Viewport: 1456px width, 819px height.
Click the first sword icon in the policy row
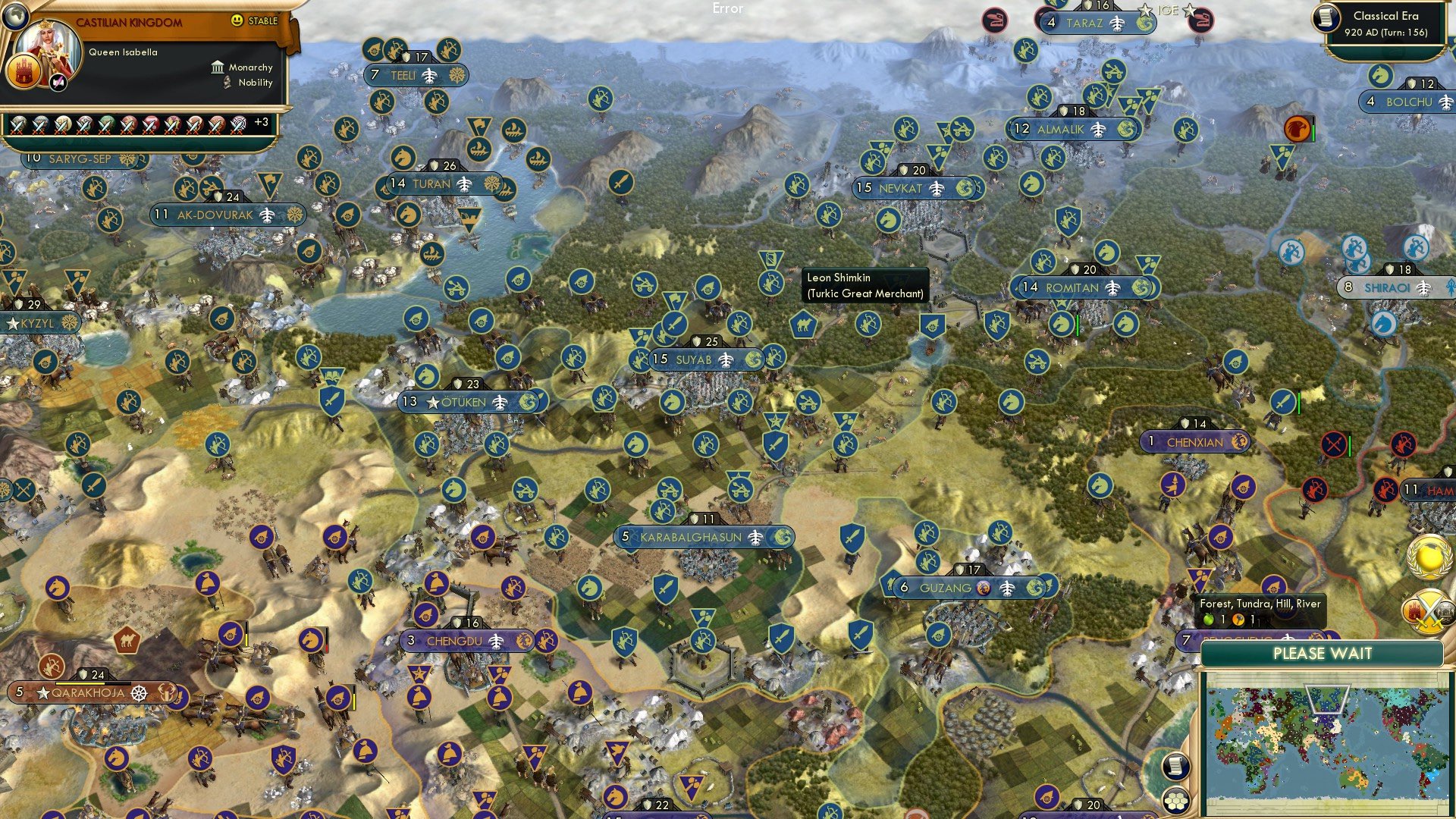[x=17, y=125]
